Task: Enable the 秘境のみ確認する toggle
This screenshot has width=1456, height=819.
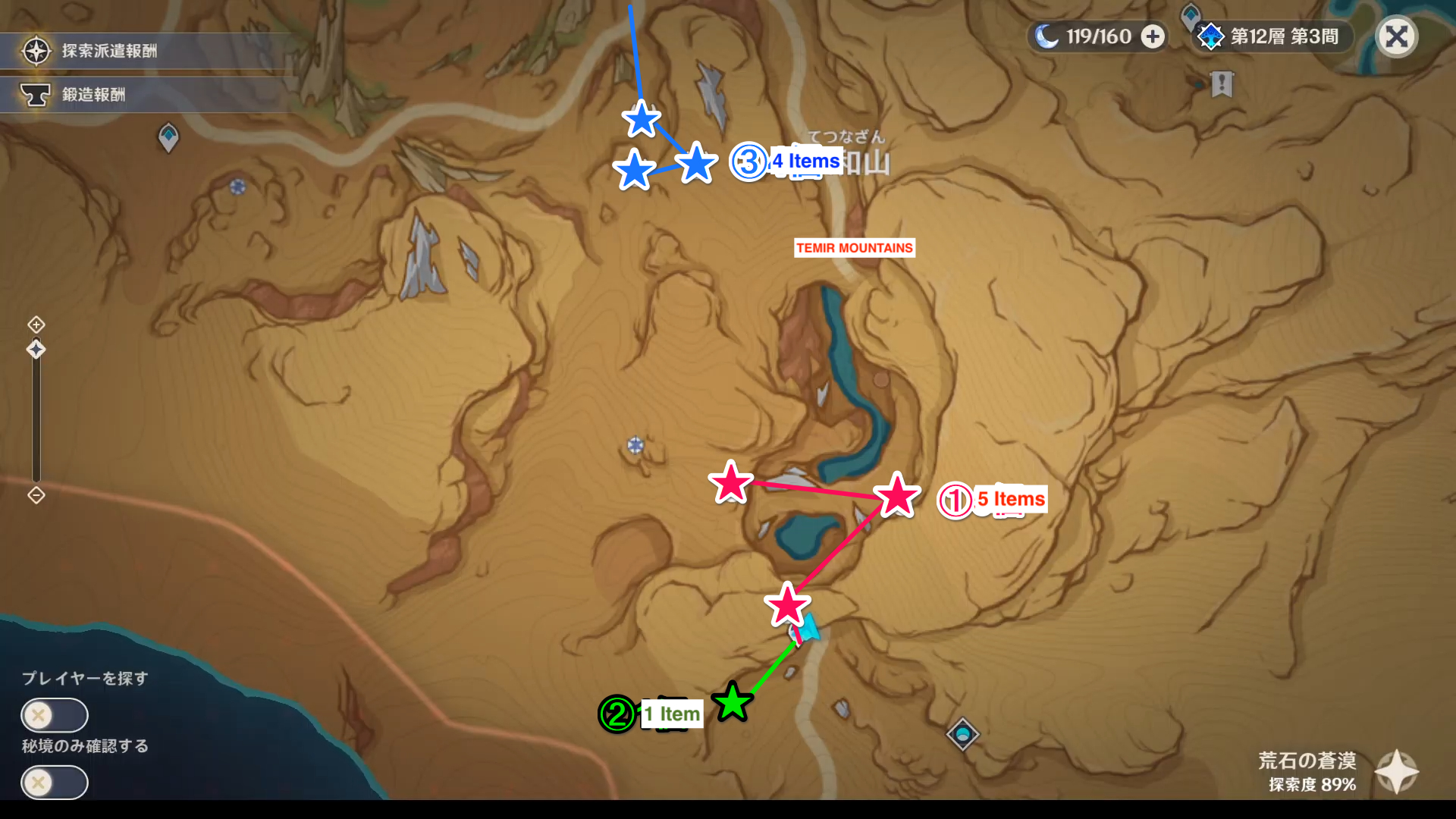Action: [x=53, y=783]
